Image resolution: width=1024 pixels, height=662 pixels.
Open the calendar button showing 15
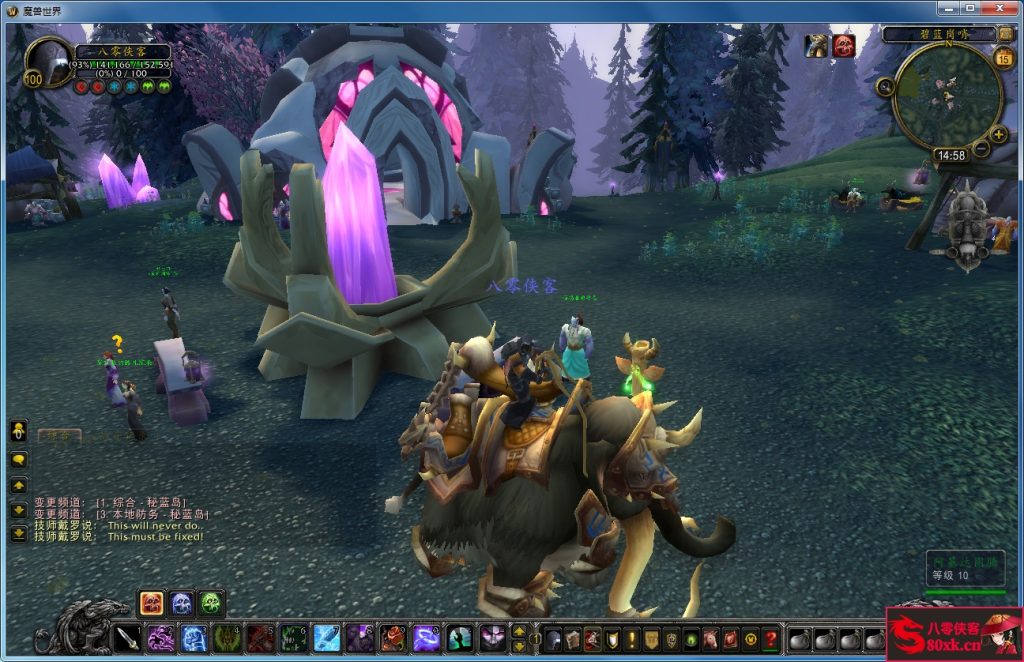1005,57
